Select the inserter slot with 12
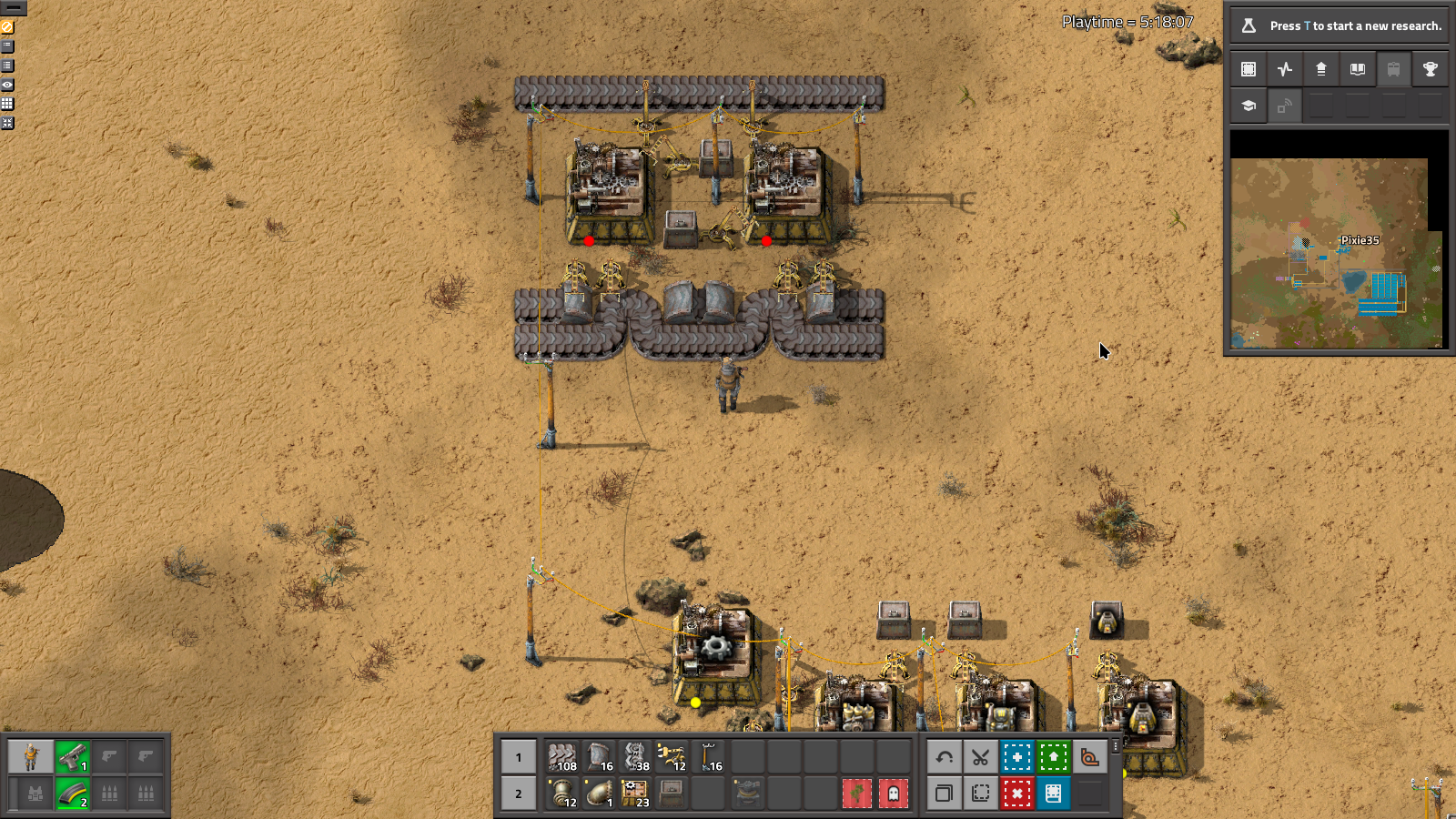 pyautogui.click(x=672, y=757)
